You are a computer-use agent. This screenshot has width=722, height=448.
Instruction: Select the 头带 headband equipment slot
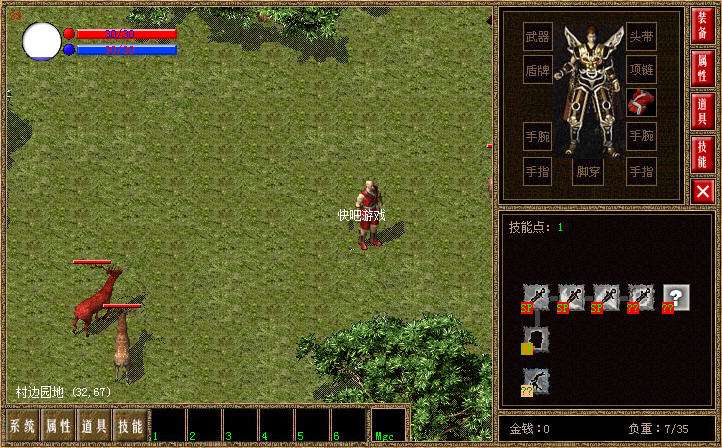(642, 38)
